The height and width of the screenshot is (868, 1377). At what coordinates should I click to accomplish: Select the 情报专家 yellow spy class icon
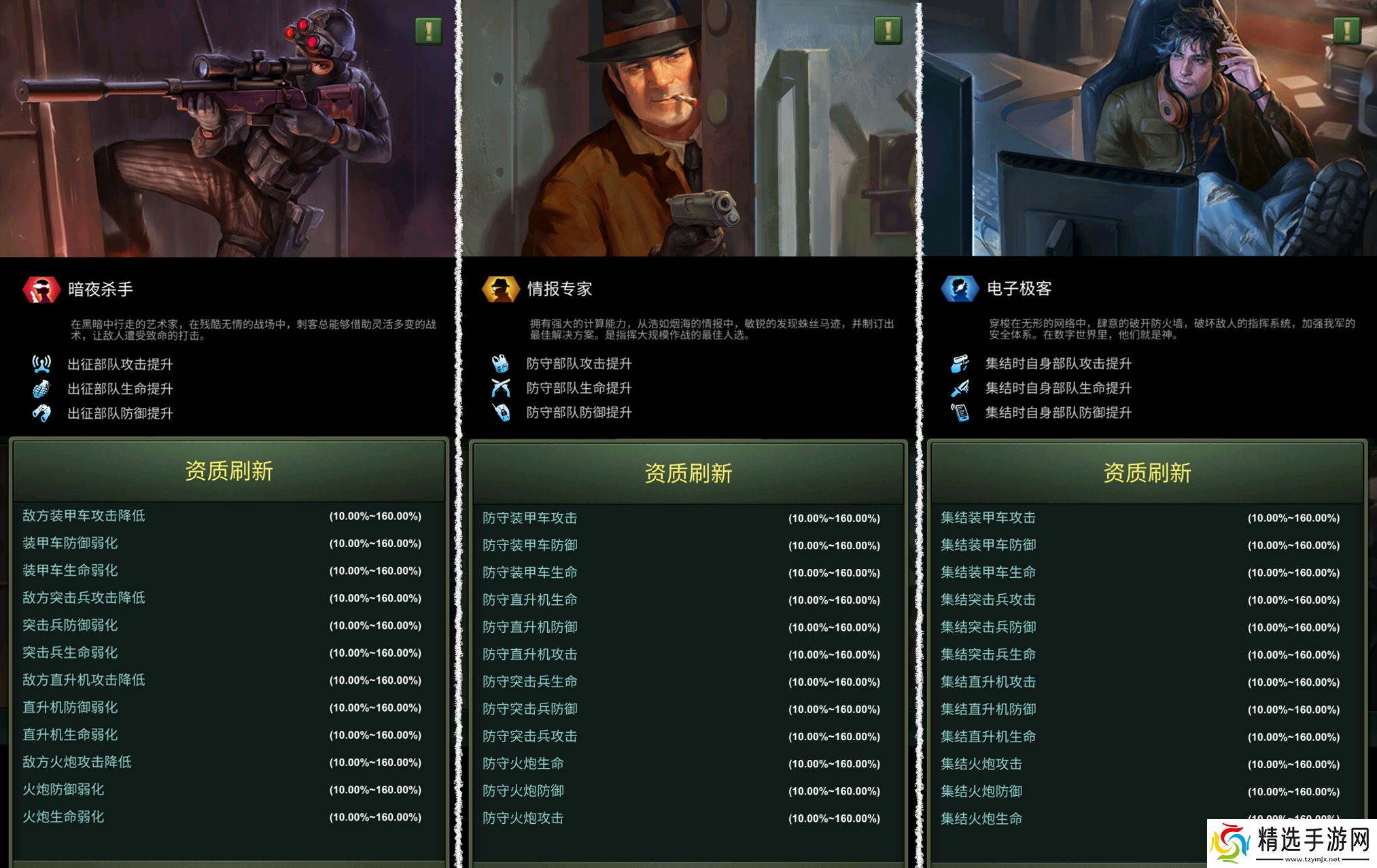500,289
